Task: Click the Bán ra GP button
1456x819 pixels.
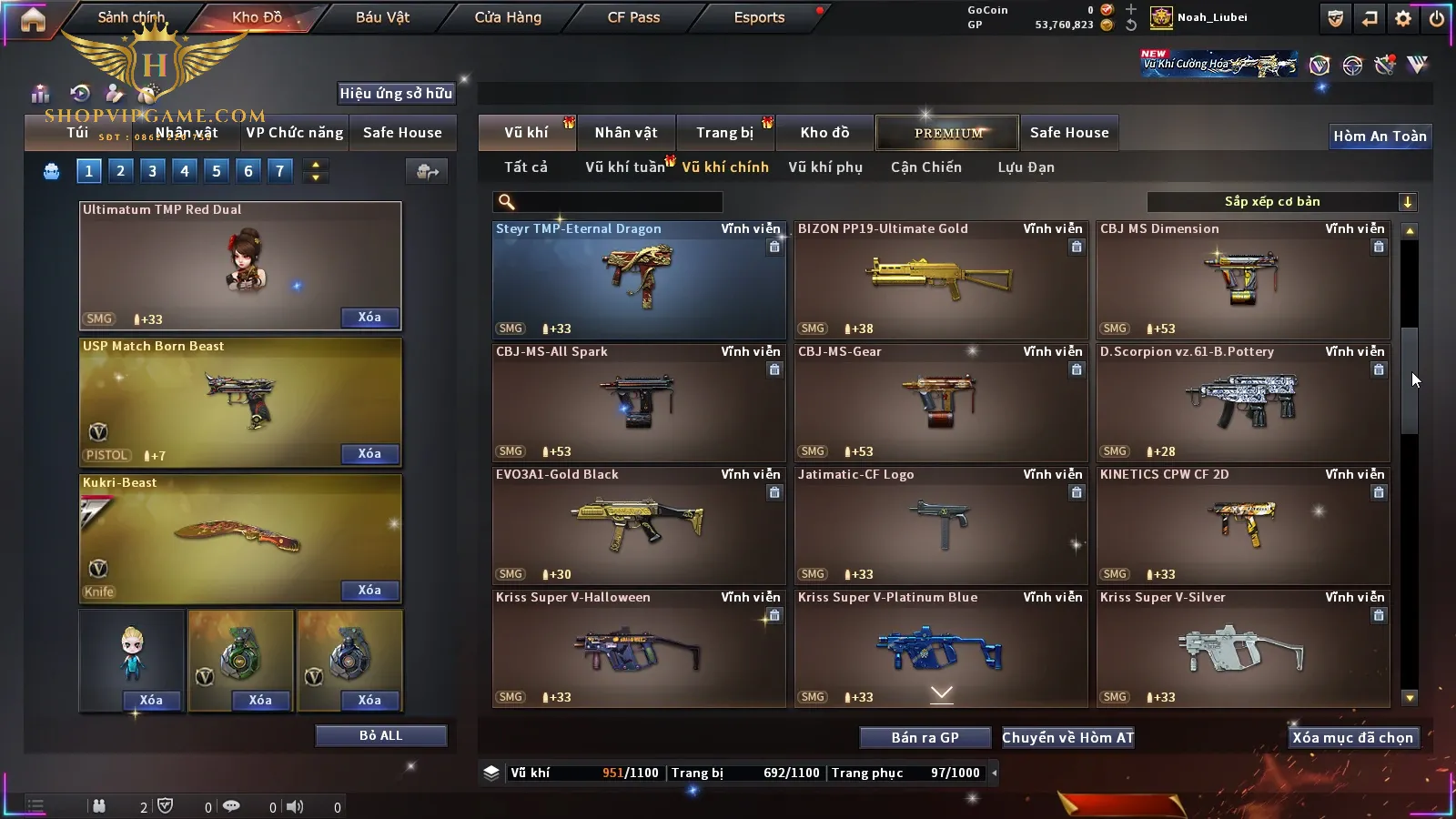Action: [x=925, y=738]
